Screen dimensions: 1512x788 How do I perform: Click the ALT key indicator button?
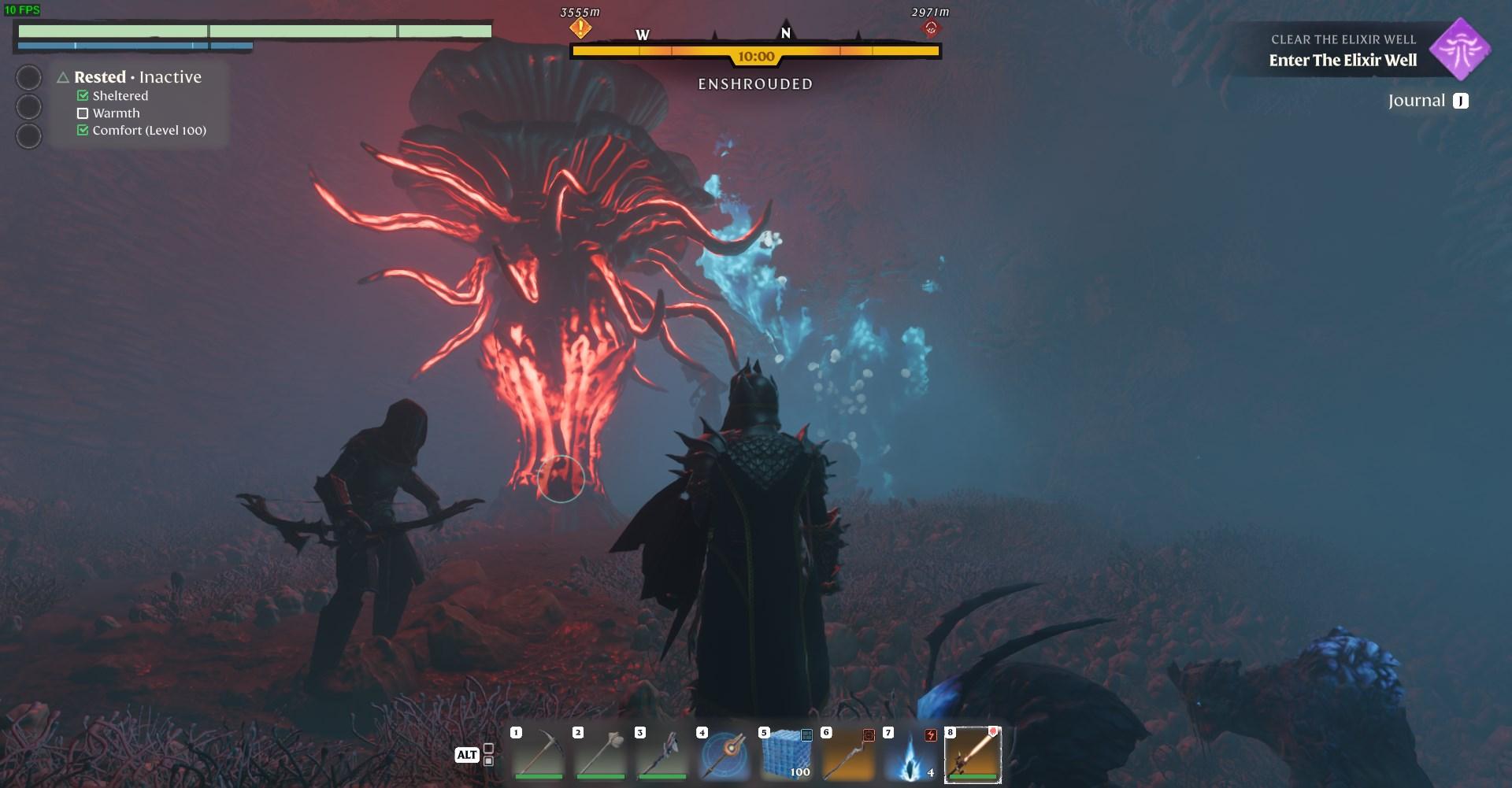(468, 754)
